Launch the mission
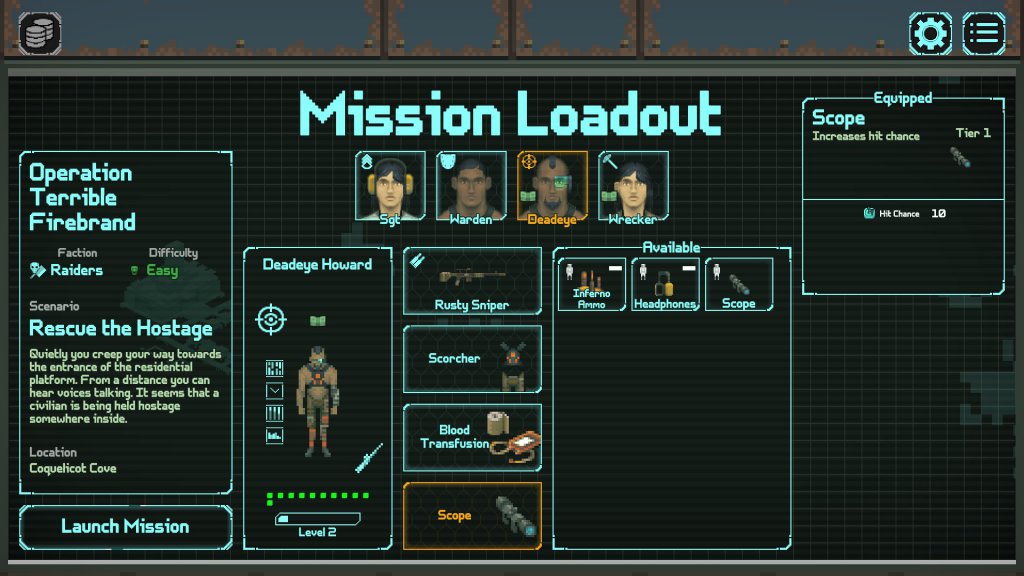Screen dimensions: 1024x576 tap(125, 527)
